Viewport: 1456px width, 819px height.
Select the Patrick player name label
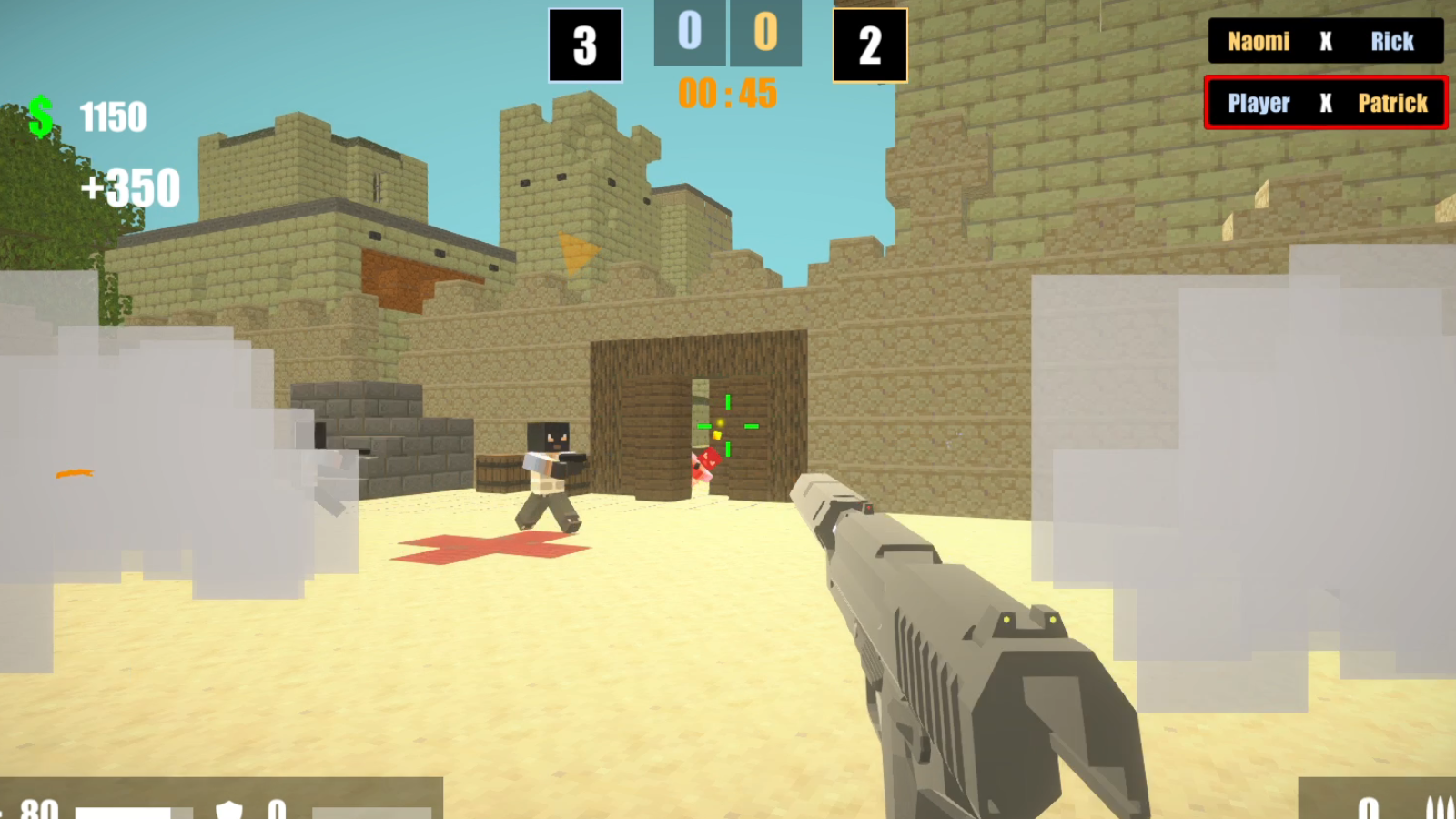[x=1392, y=104]
